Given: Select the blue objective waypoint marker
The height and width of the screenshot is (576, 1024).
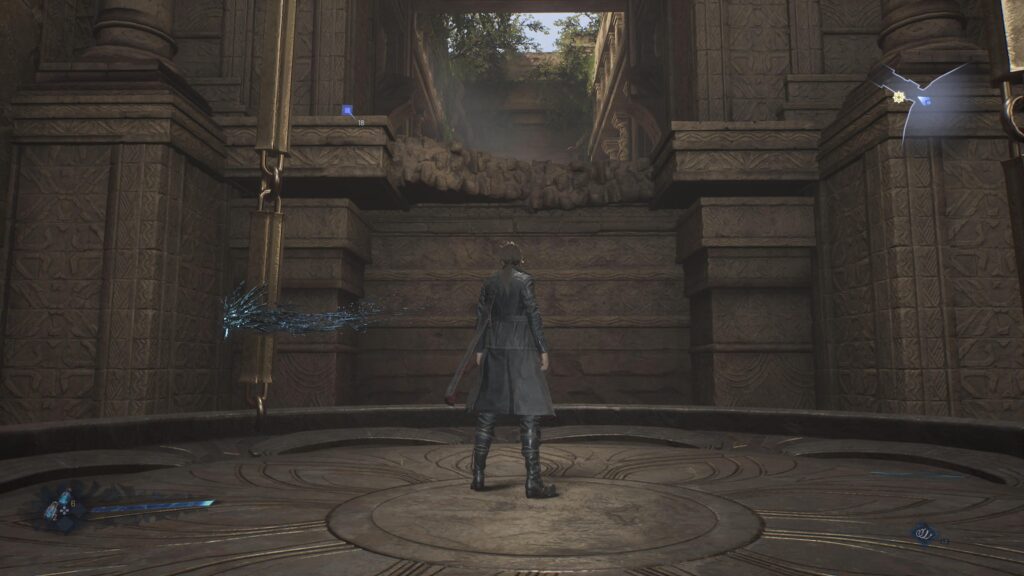Looking at the screenshot, I should point(347,110).
